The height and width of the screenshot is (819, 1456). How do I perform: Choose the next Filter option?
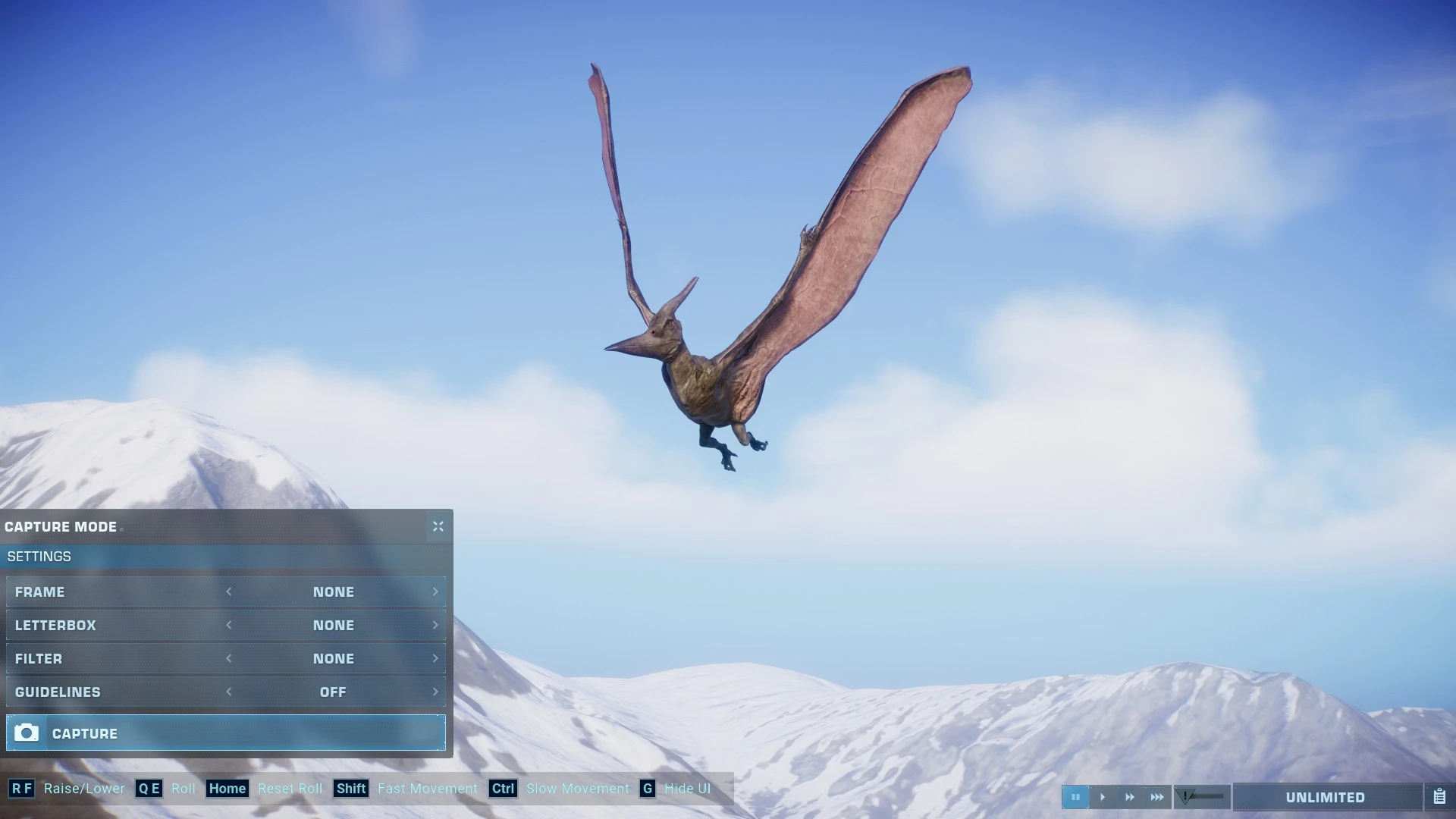tap(435, 658)
